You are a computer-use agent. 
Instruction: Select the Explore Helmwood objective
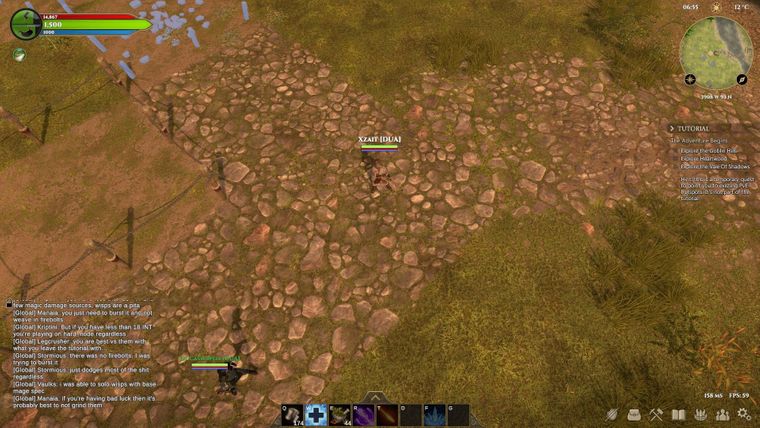[x=701, y=159]
